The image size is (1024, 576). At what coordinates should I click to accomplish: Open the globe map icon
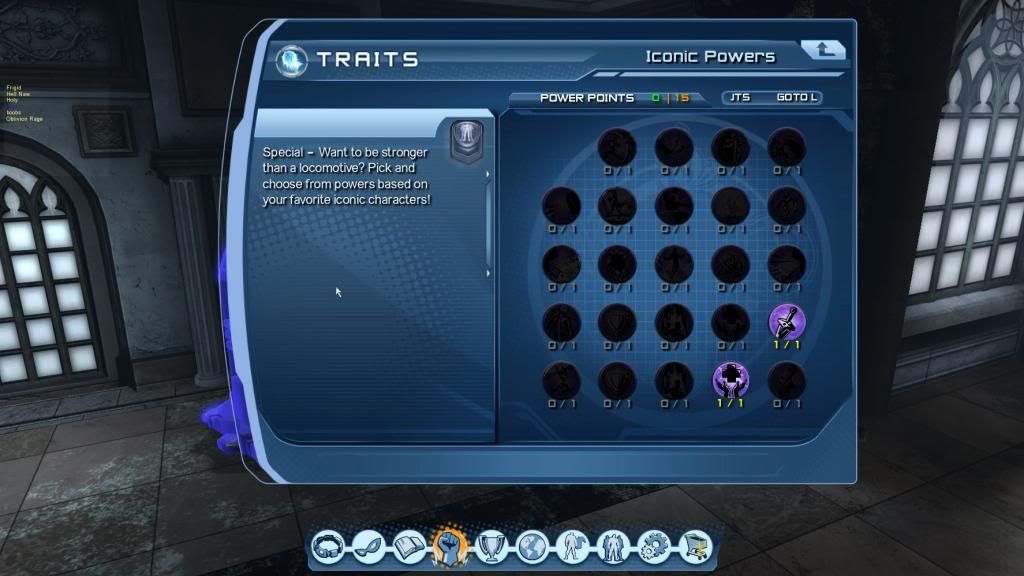532,546
